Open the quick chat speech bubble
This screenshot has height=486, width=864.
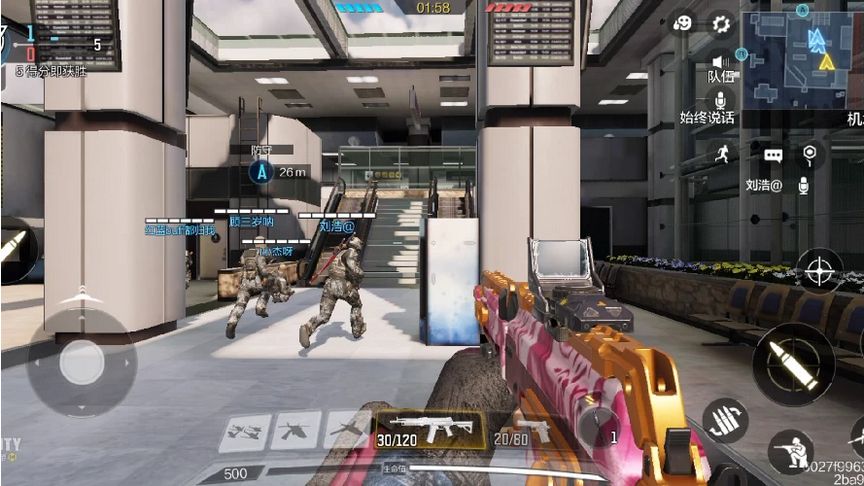point(773,155)
